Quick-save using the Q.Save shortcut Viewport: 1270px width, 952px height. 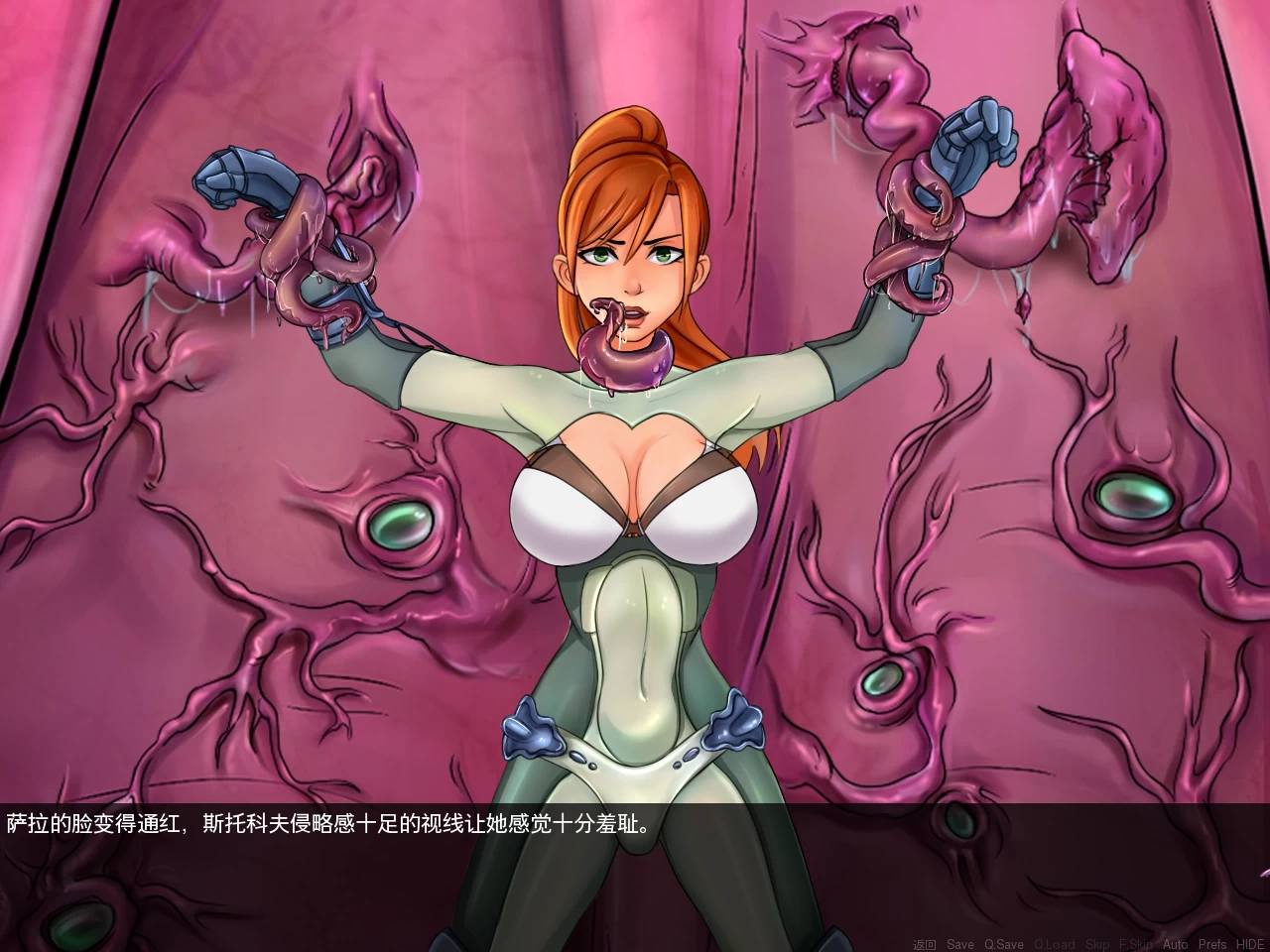(1004, 942)
